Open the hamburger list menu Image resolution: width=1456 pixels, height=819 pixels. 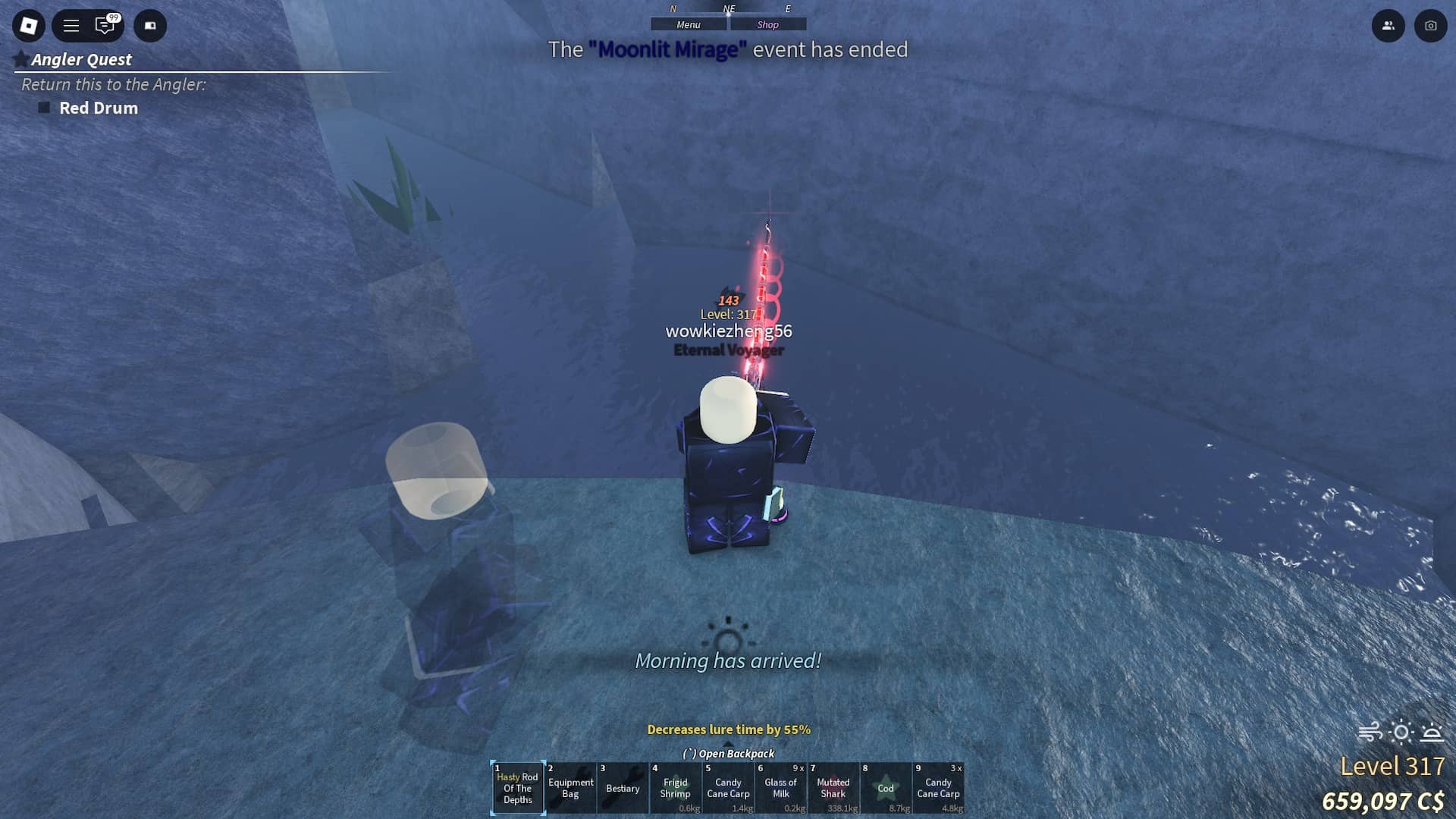tap(71, 26)
